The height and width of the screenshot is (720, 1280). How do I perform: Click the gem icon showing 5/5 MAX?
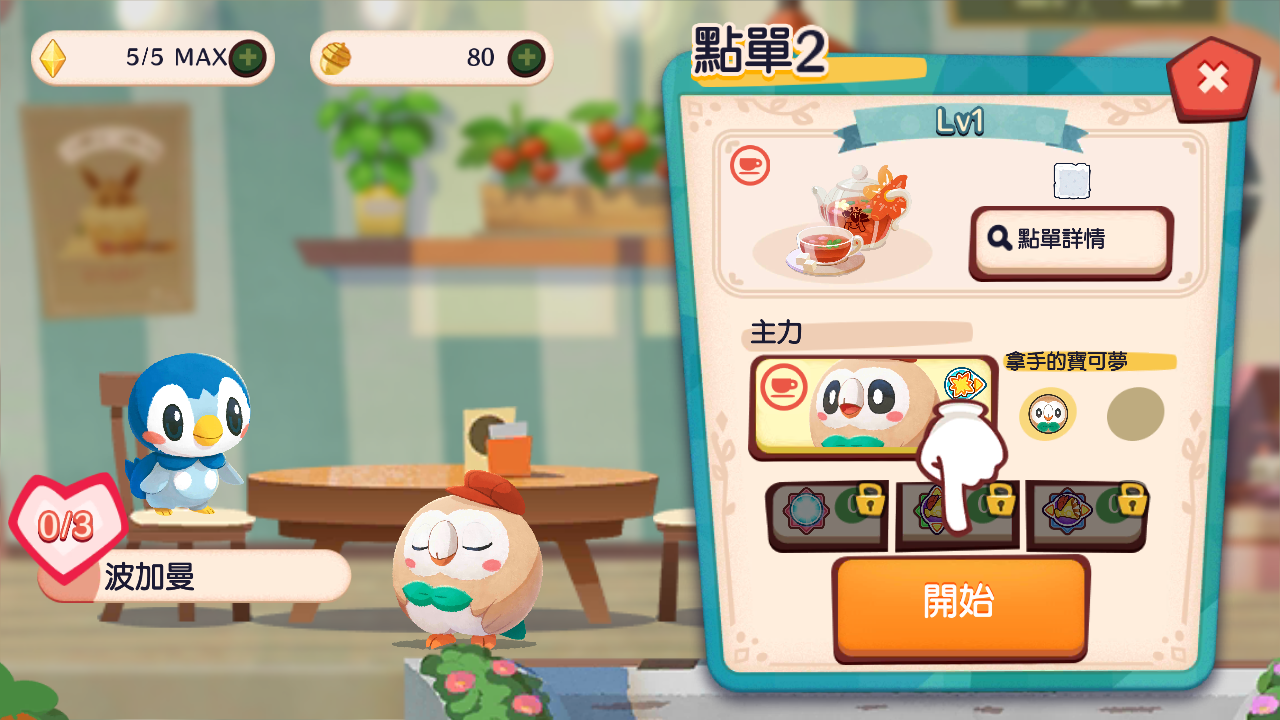(52, 57)
